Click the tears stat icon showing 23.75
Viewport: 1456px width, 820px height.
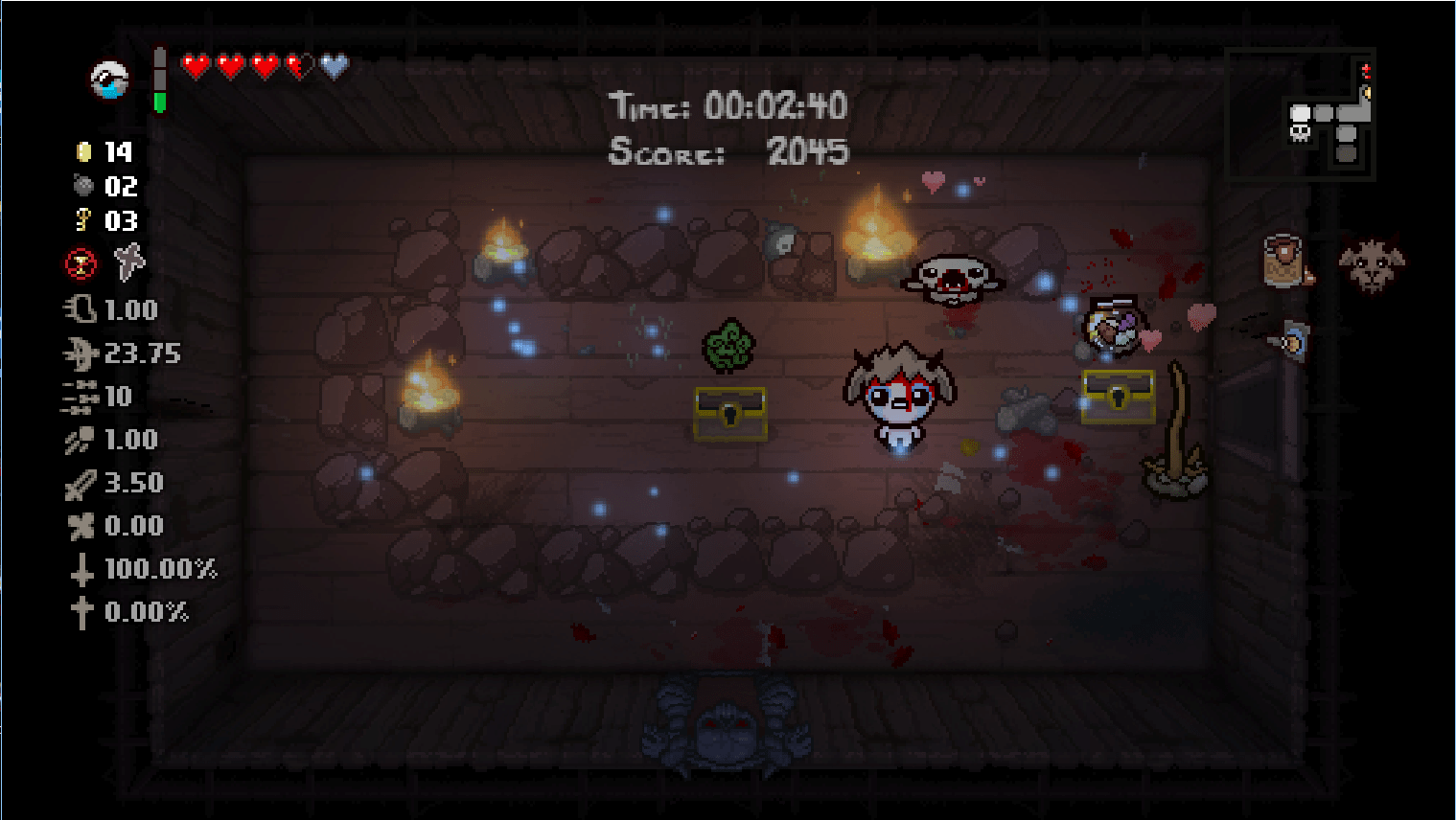click(81, 353)
